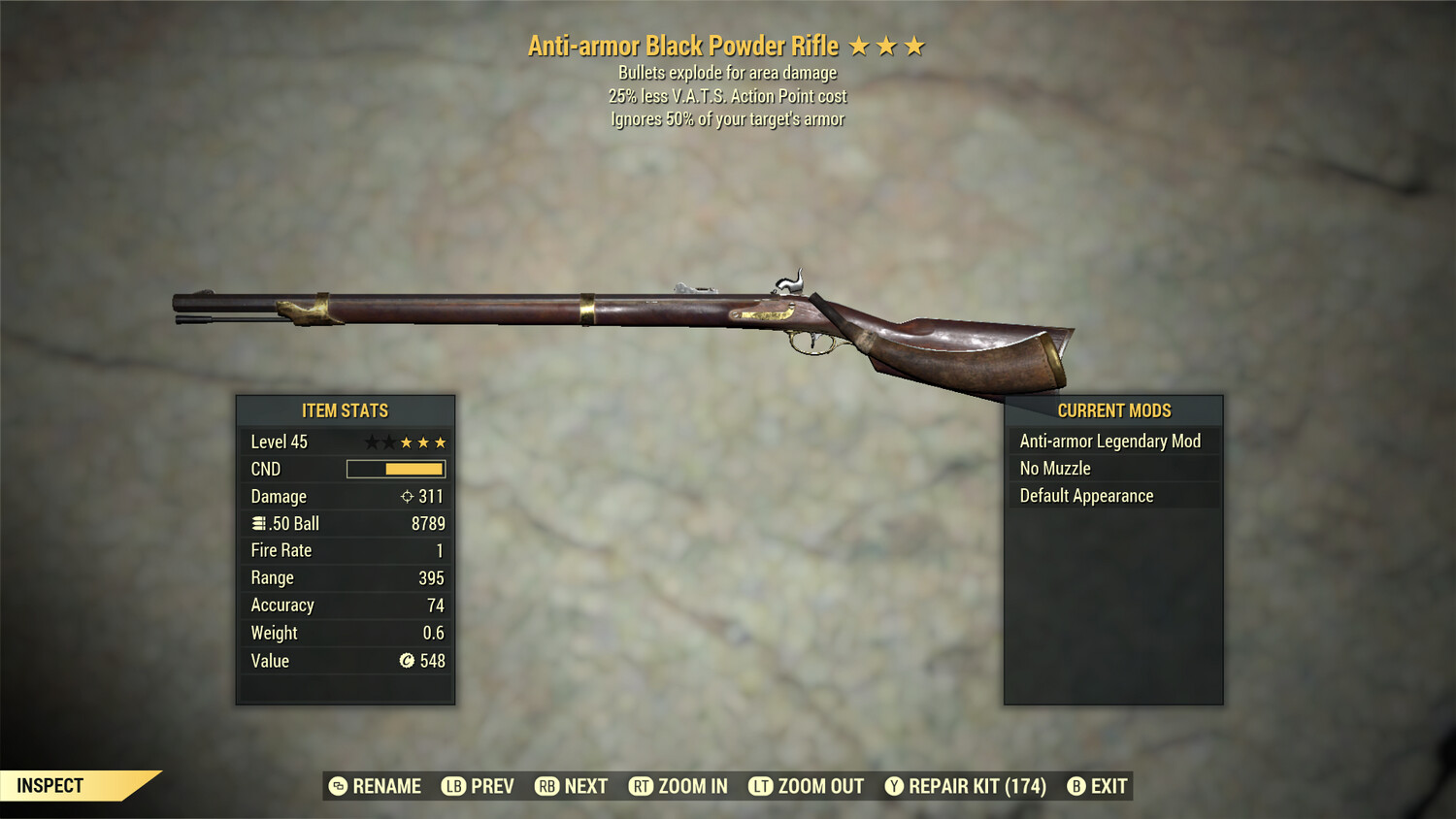Select the Default Appearance mod entry
Screen dimensions: 1456x819
1085,495
